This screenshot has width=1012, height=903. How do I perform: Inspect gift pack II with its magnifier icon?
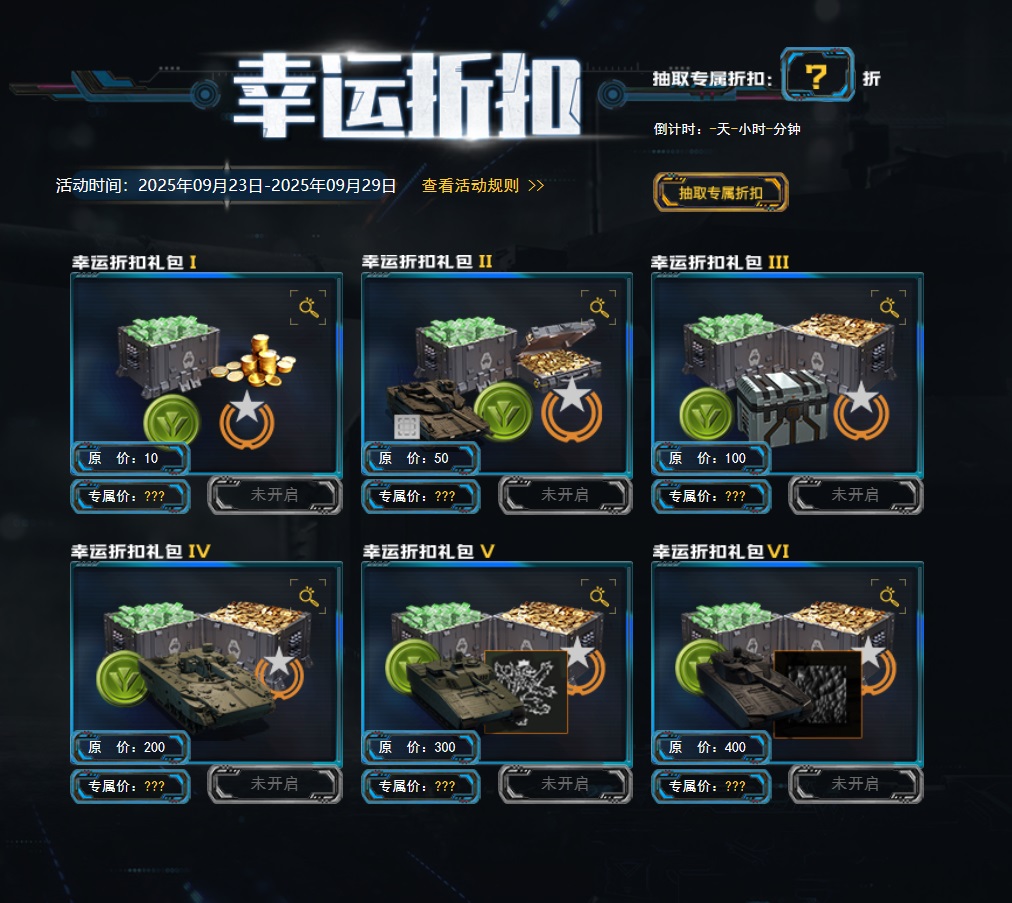pos(598,308)
